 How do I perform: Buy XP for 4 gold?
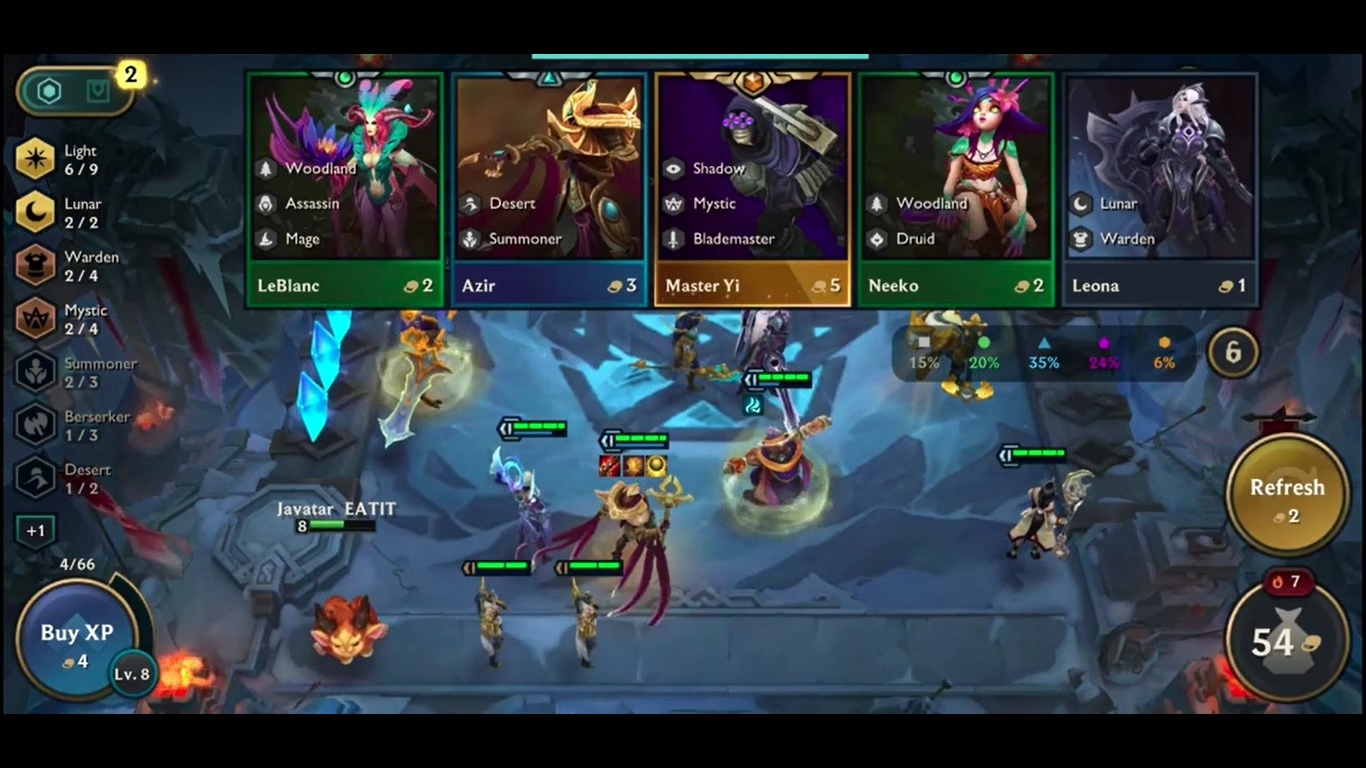pyautogui.click(x=76, y=641)
